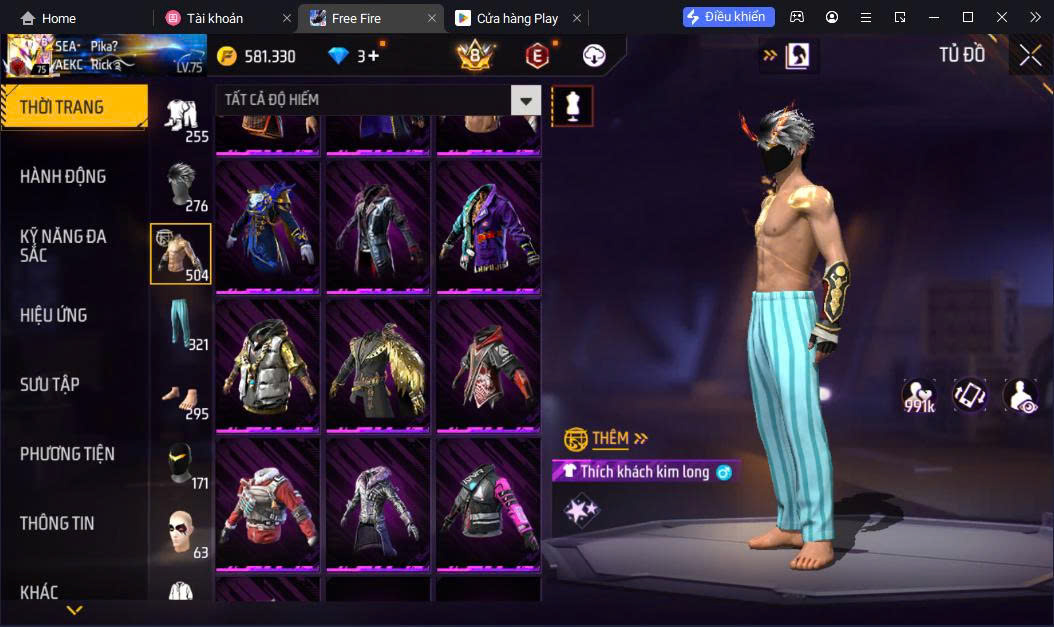The width and height of the screenshot is (1054, 627).
Task: Select the bare feet shoes category
Action: (181, 394)
